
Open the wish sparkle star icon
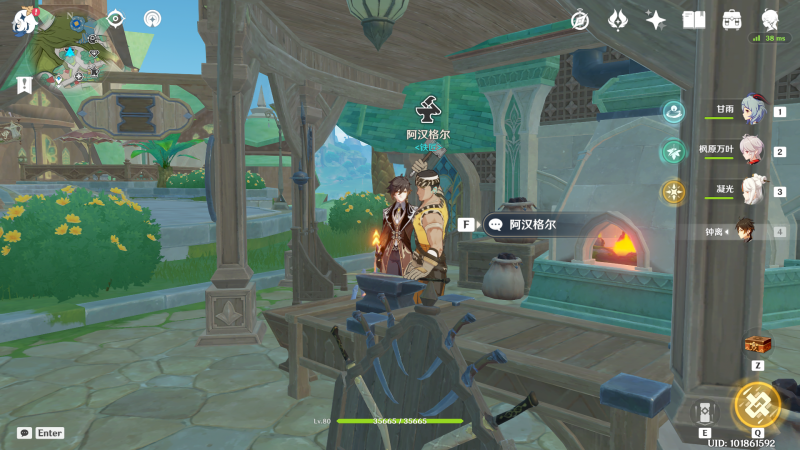[x=656, y=19]
